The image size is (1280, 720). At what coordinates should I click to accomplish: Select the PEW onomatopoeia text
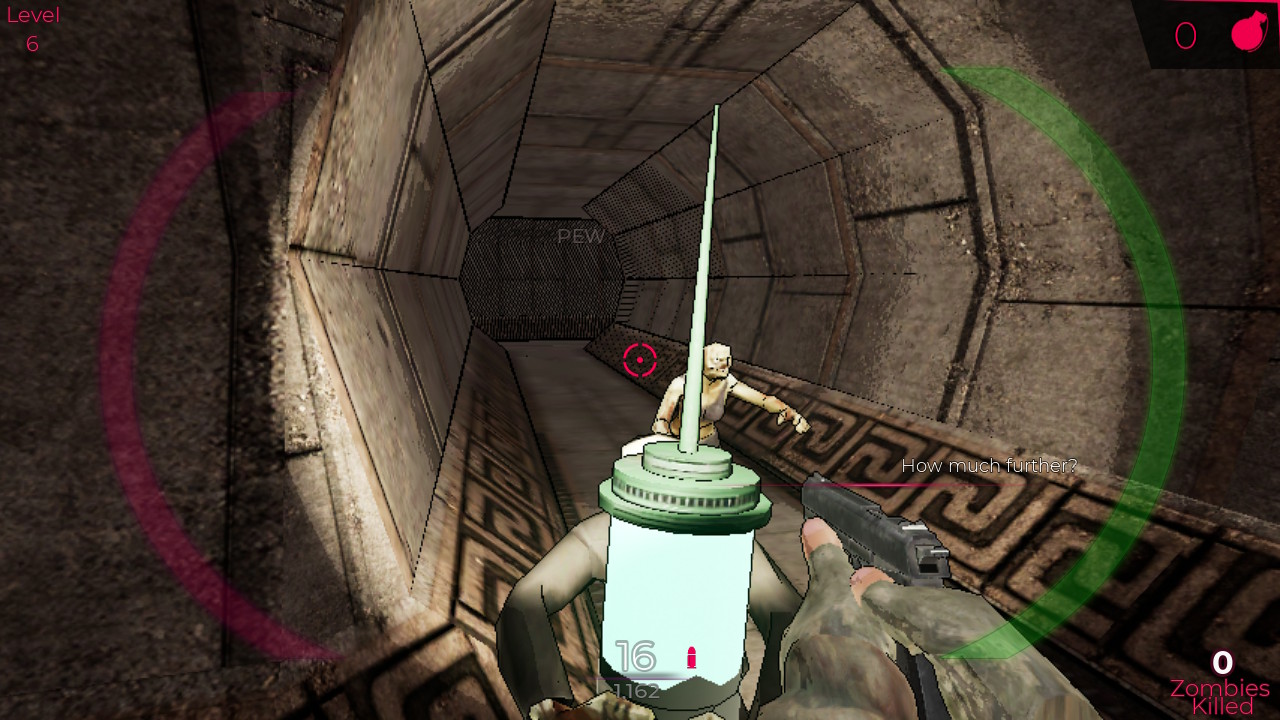coord(580,236)
